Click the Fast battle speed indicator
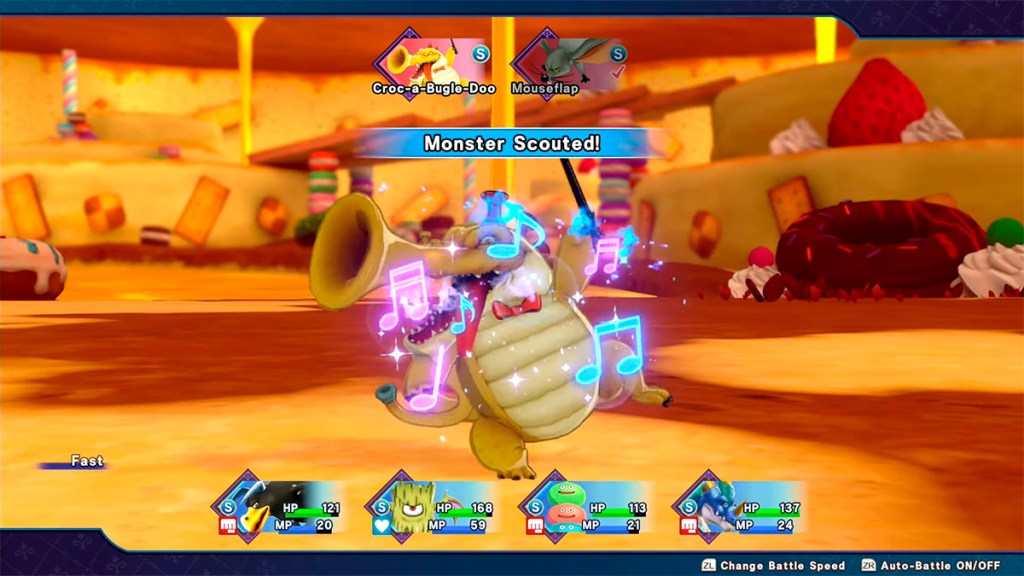 (x=85, y=462)
